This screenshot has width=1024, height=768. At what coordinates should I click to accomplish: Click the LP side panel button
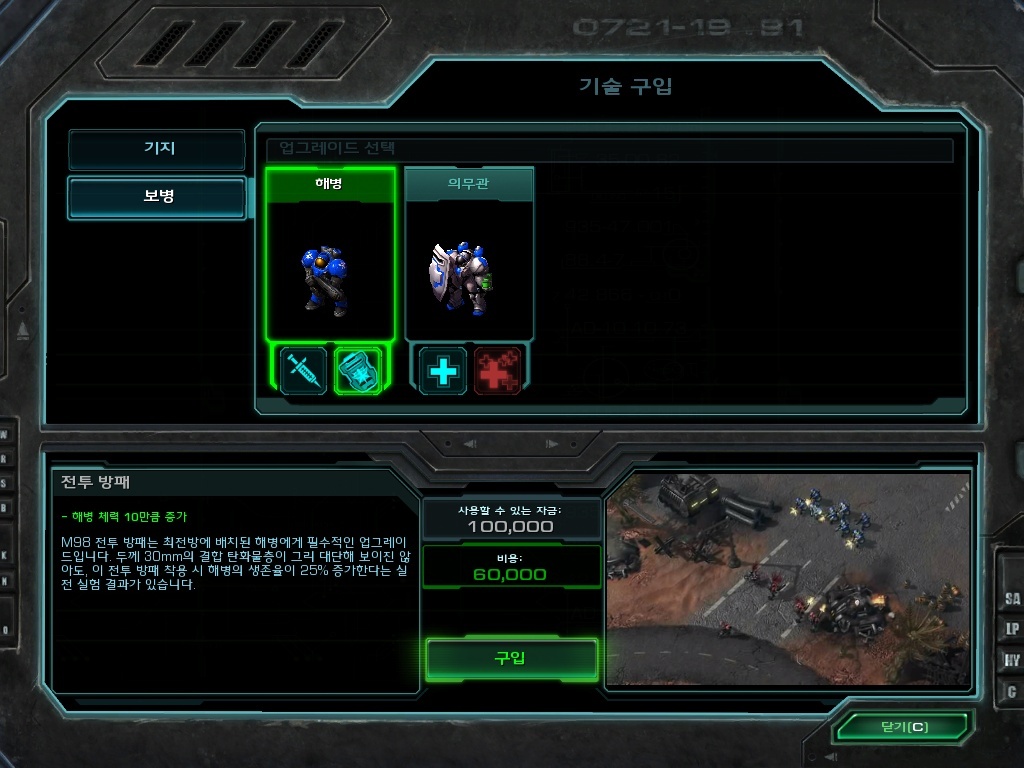coord(1011,630)
